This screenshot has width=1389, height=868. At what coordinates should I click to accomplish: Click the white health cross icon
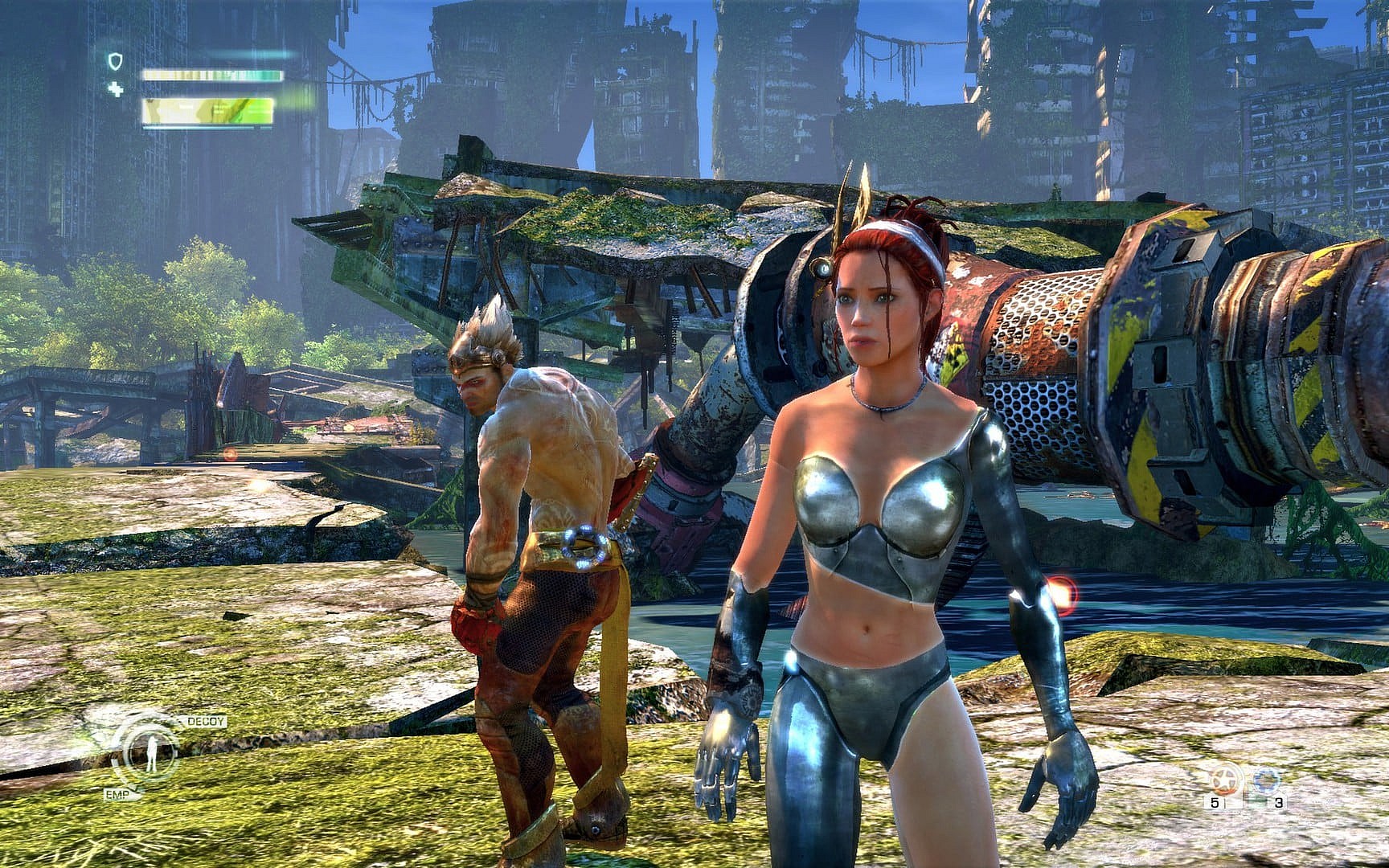117,89
